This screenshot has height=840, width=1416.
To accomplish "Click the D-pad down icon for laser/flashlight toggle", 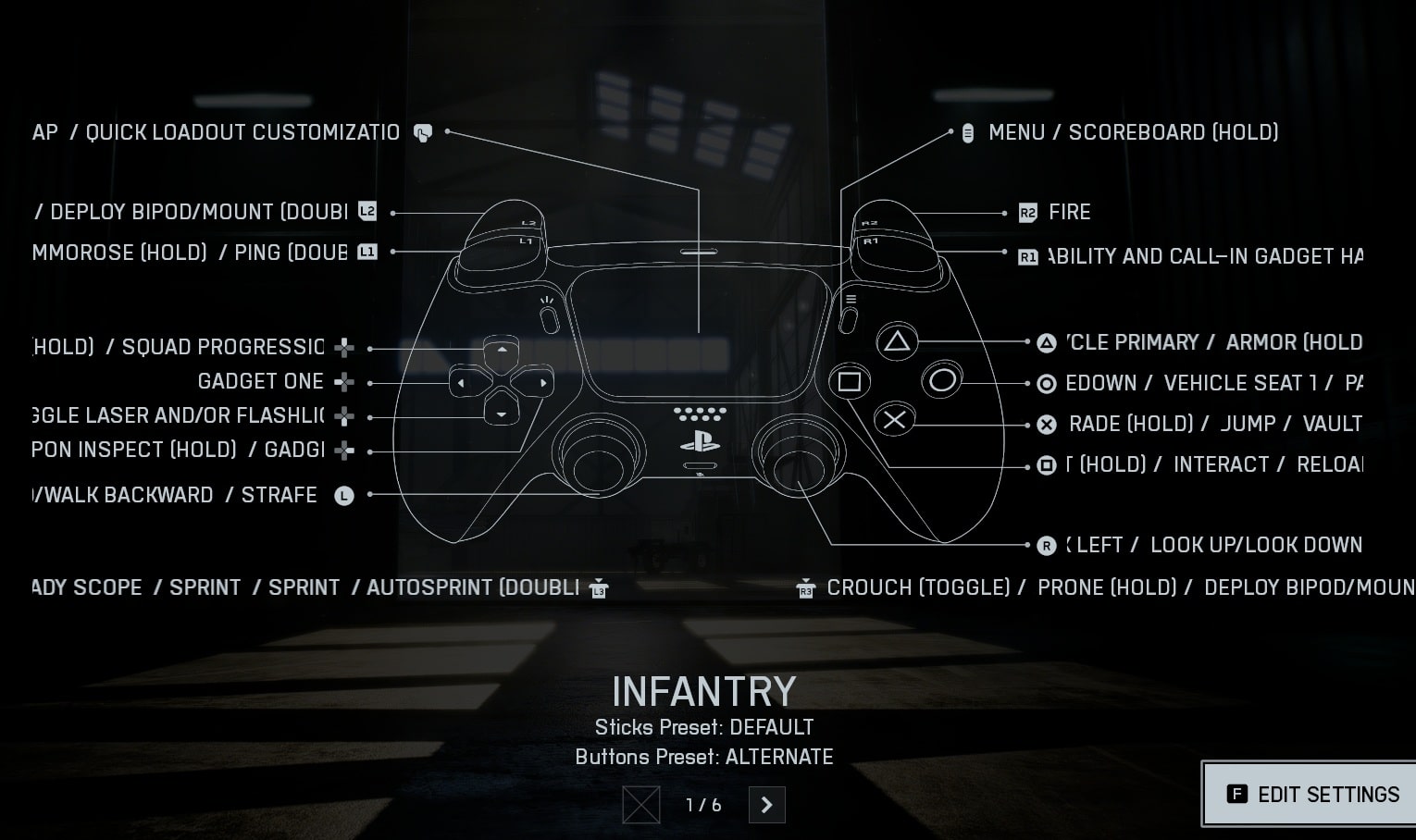I will (343, 415).
